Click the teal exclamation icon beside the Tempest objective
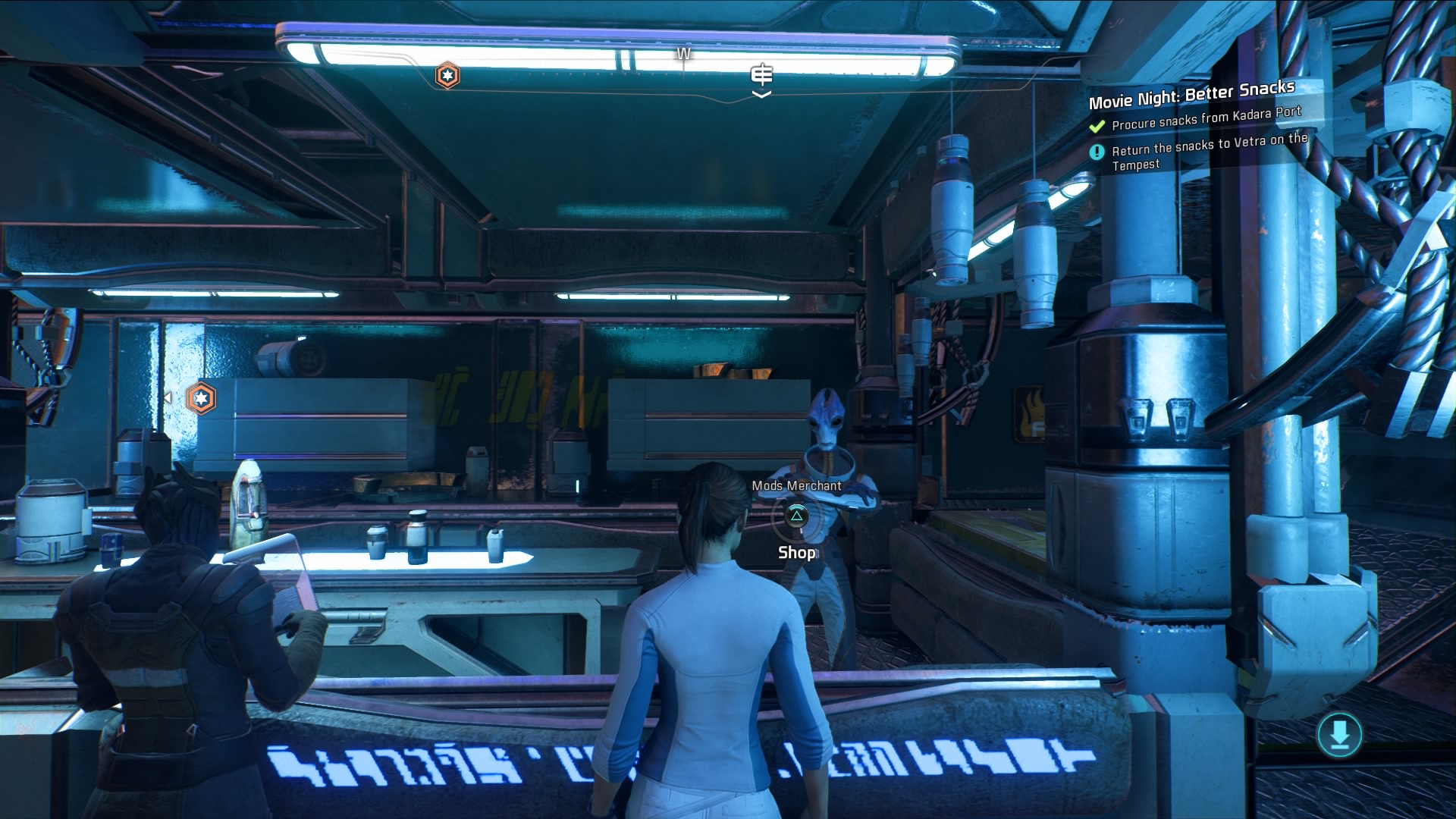 click(x=1097, y=151)
